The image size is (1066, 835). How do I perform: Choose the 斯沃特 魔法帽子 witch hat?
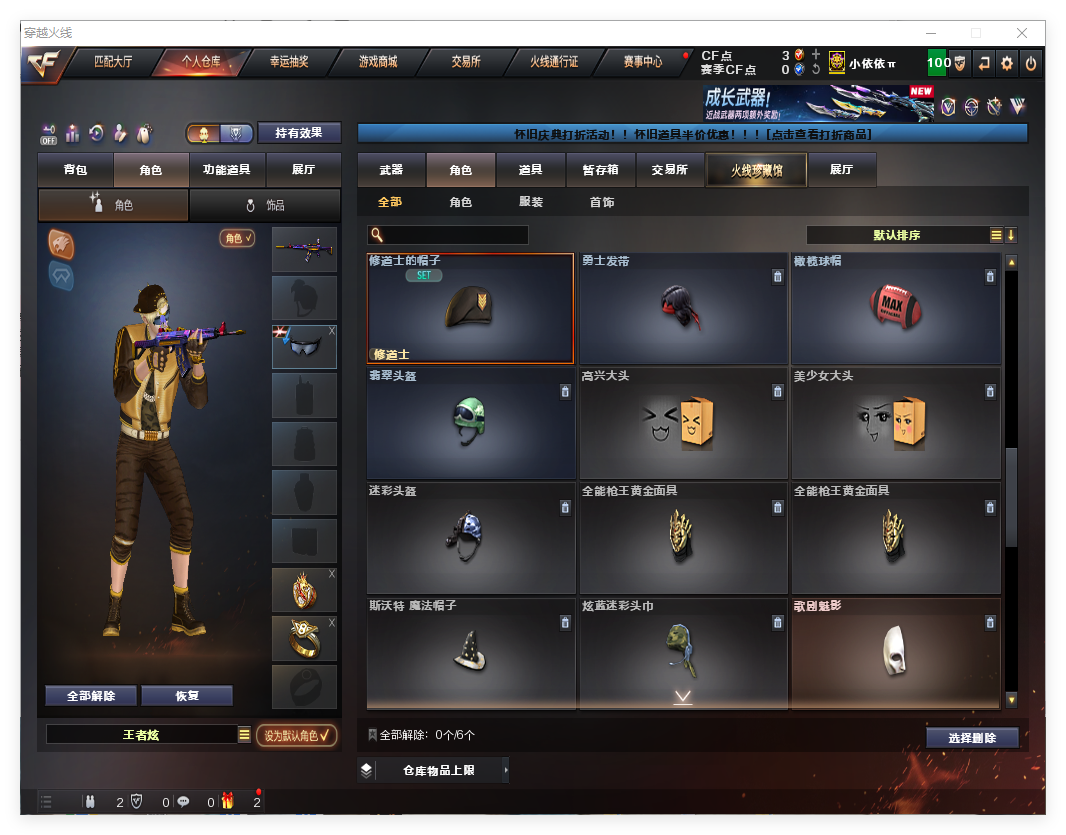470,653
